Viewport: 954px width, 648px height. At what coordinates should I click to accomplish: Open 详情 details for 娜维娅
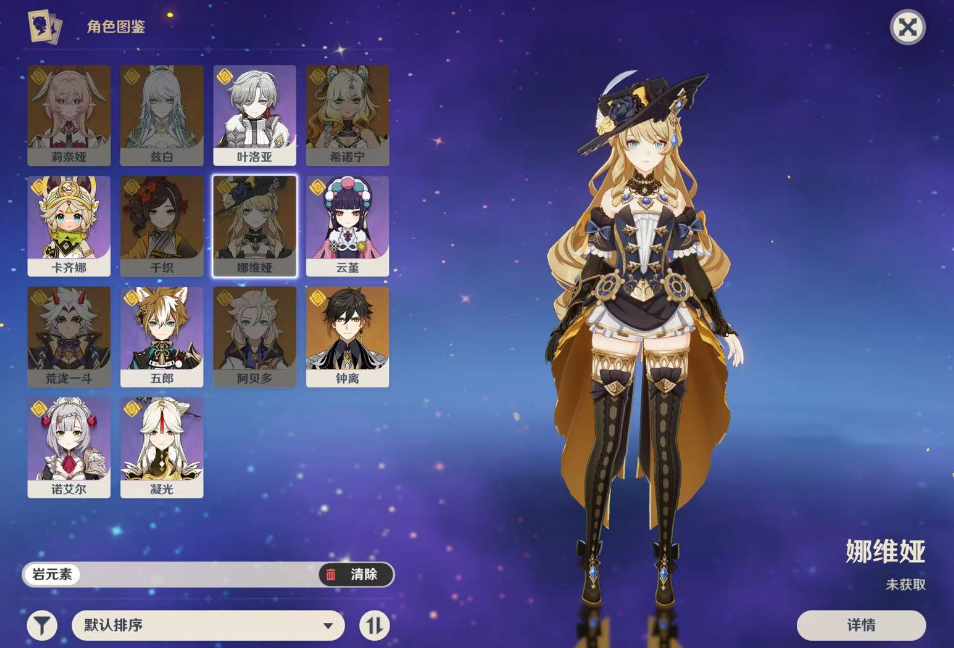pos(860,625)
